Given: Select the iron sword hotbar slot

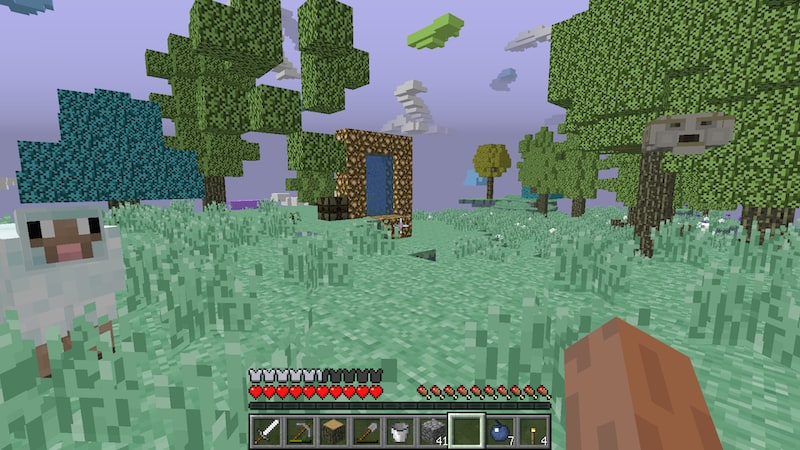Looking at the screenshot, I should click(268, 431).
